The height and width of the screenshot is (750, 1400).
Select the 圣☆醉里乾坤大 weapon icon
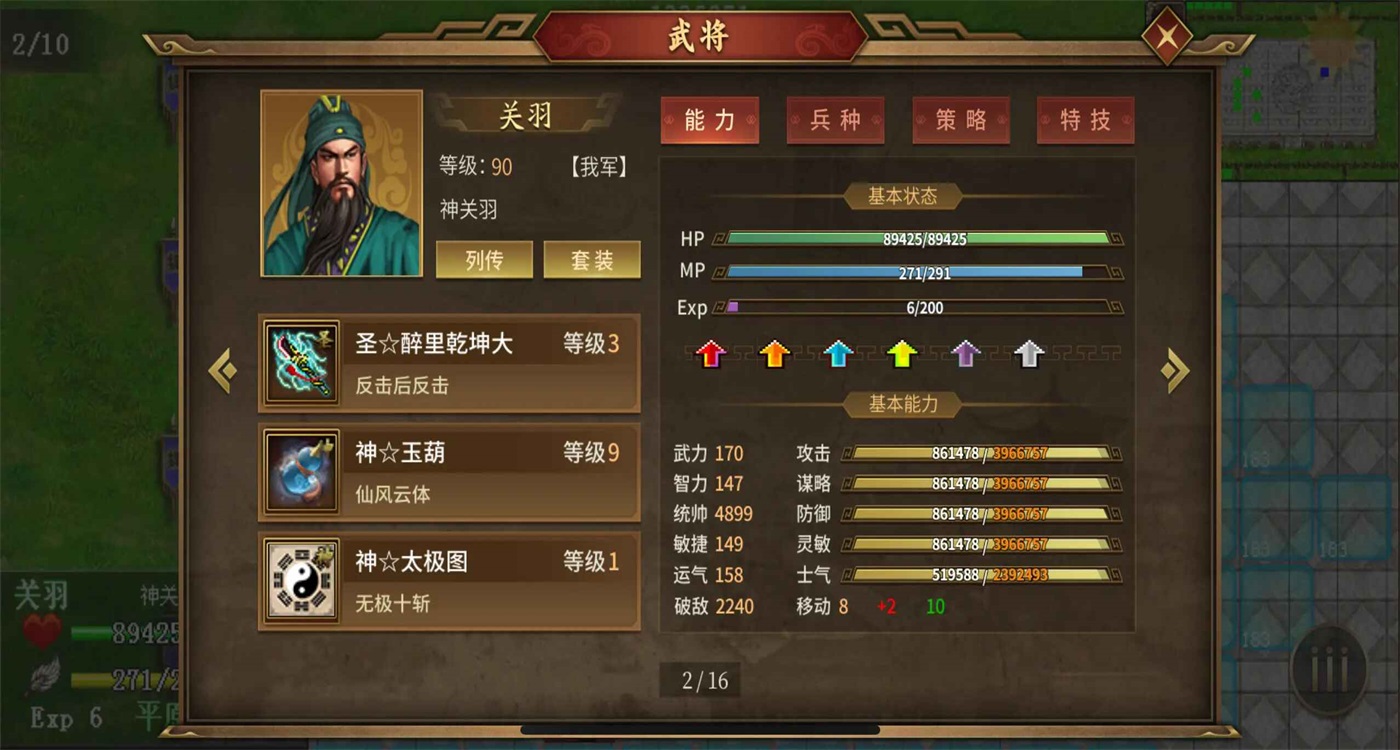tap(301, 363)
